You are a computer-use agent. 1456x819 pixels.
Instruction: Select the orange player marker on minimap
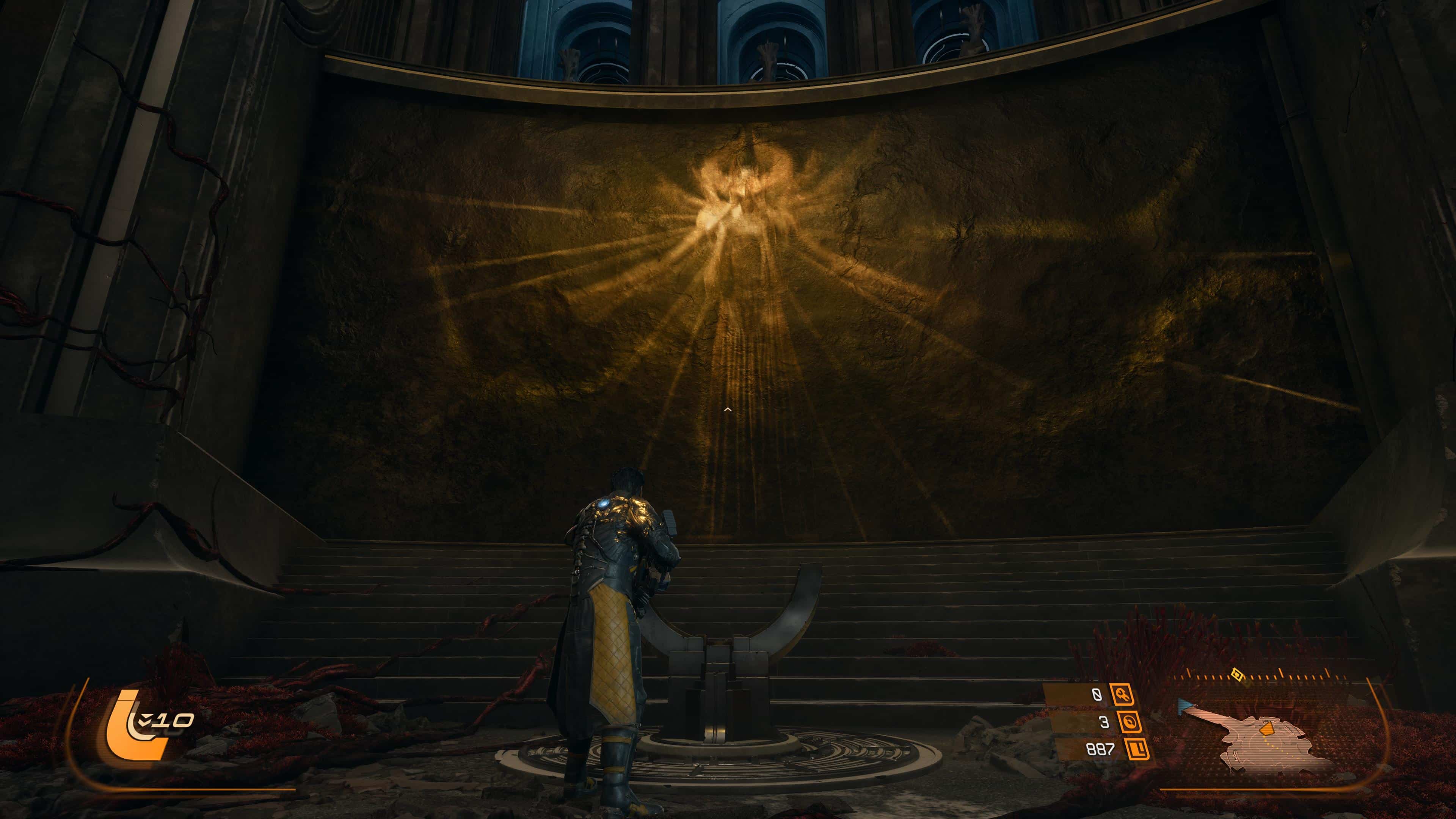(1266, 729)
